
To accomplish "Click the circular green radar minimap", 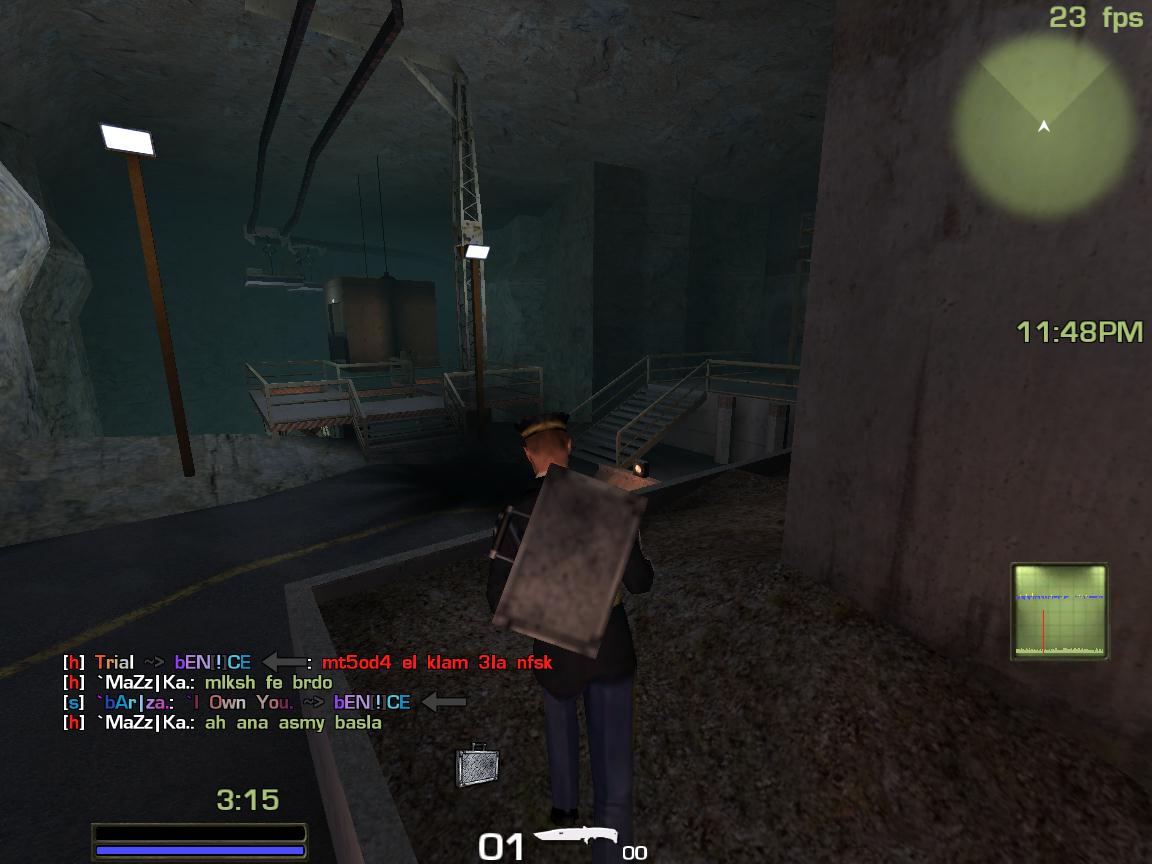I will point(1043,125).
